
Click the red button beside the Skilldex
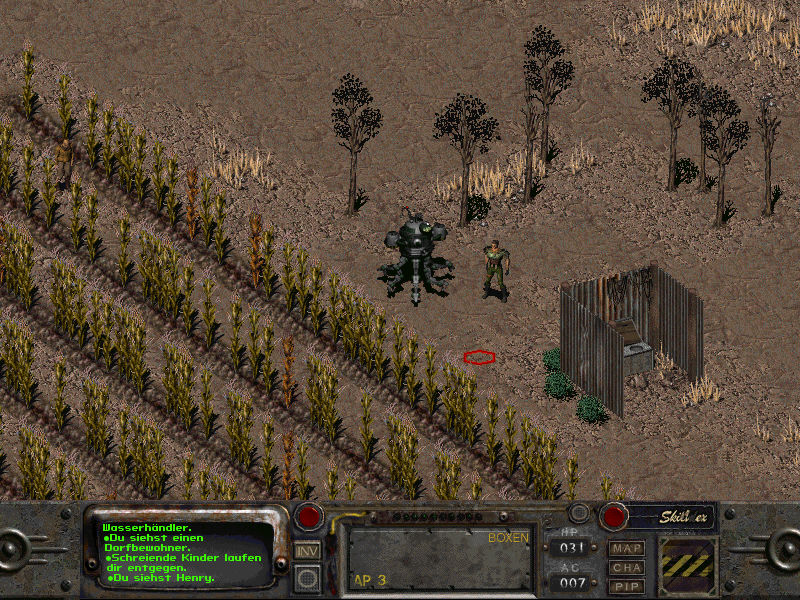click(x=612, y=516)
